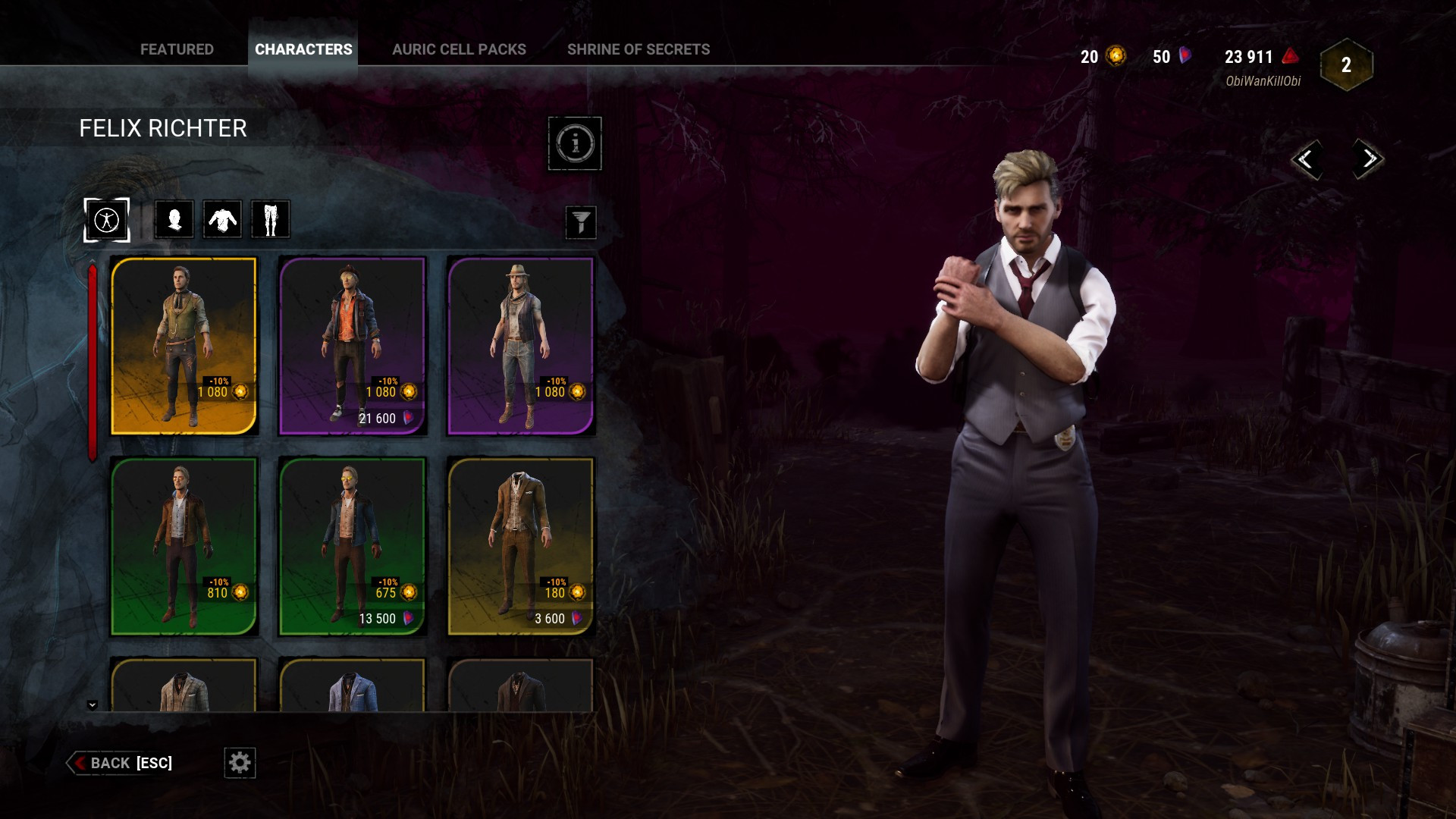Open the cosmetic filter funnel icon
The height and width of the screenshot is (819, 1456).
coord(581,222)
